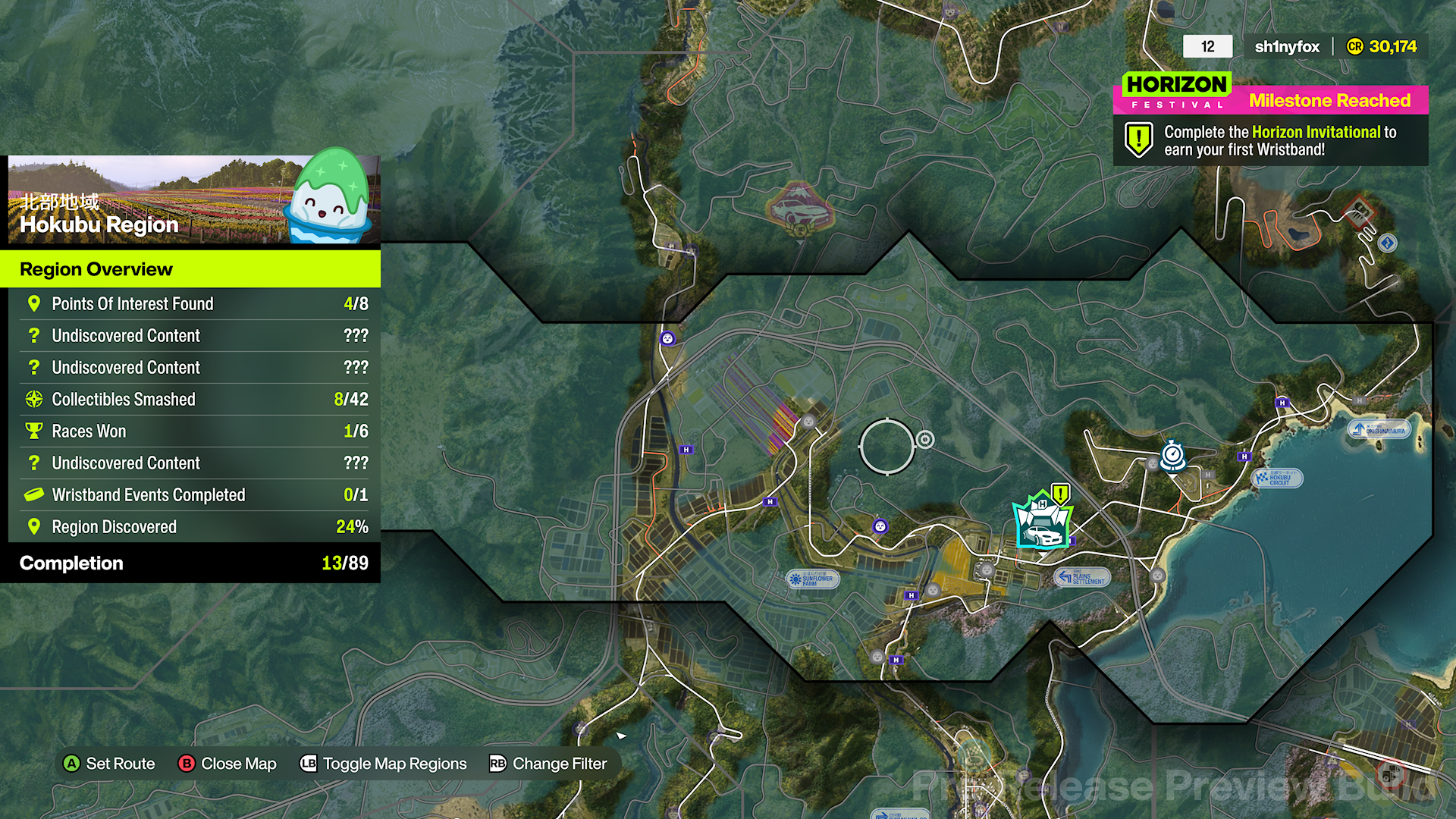Click the purple XP board smiley icon near Sunflower Farm
1456x819 pixels.
coord(880,526)
